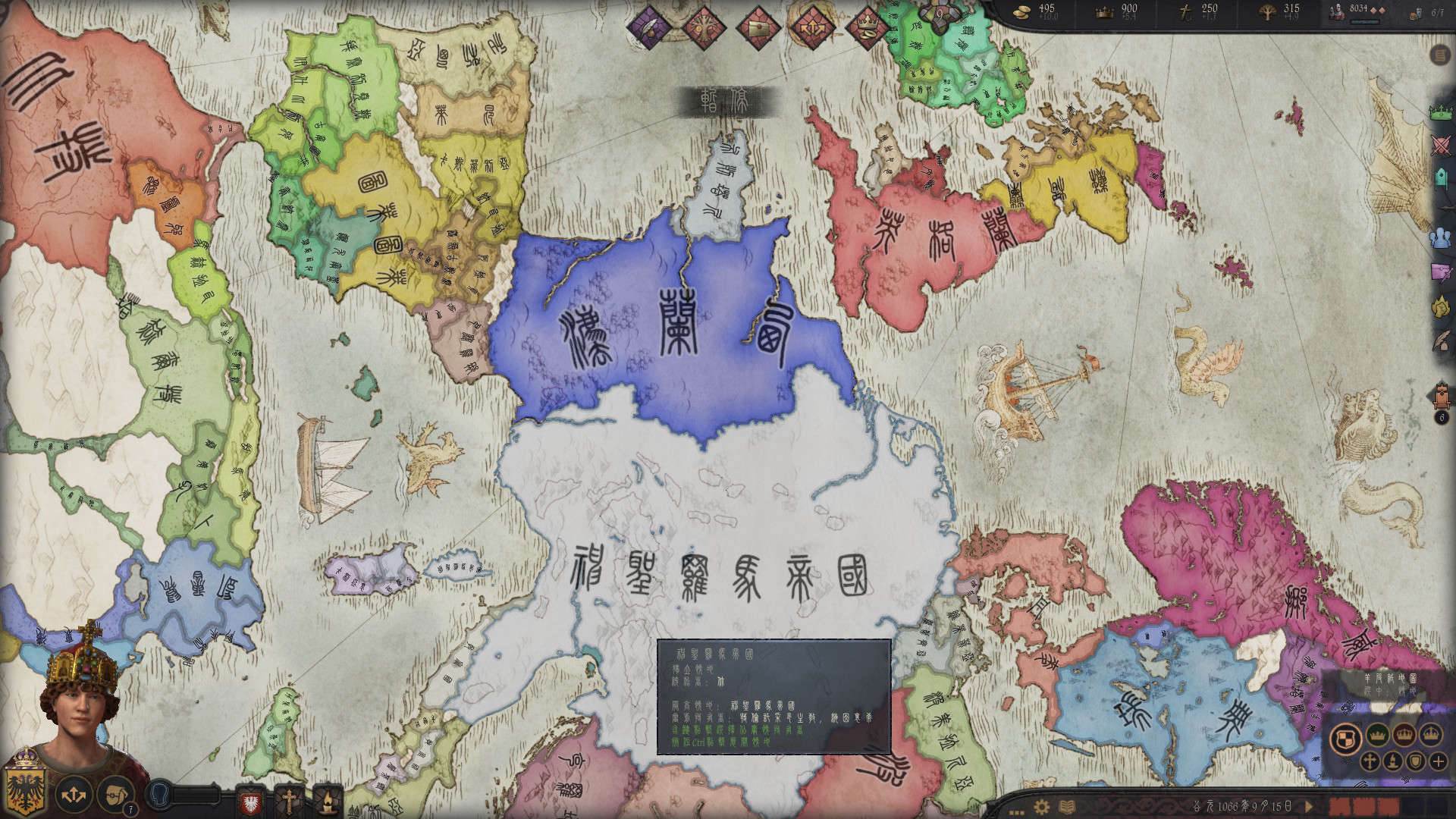The width and height of the screenshot is (1456, 819).
Task: Open the candle icon in the bottom bar
Action: point(328,801)
